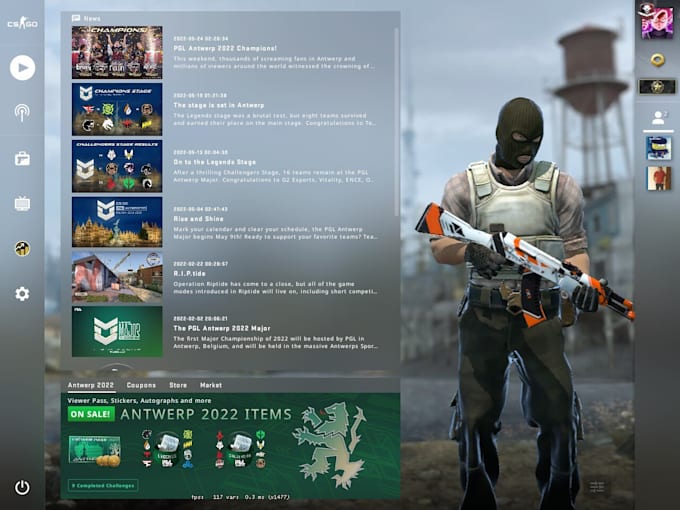
Task: Switch to the Store tab
Action: [x=178, y=385]
